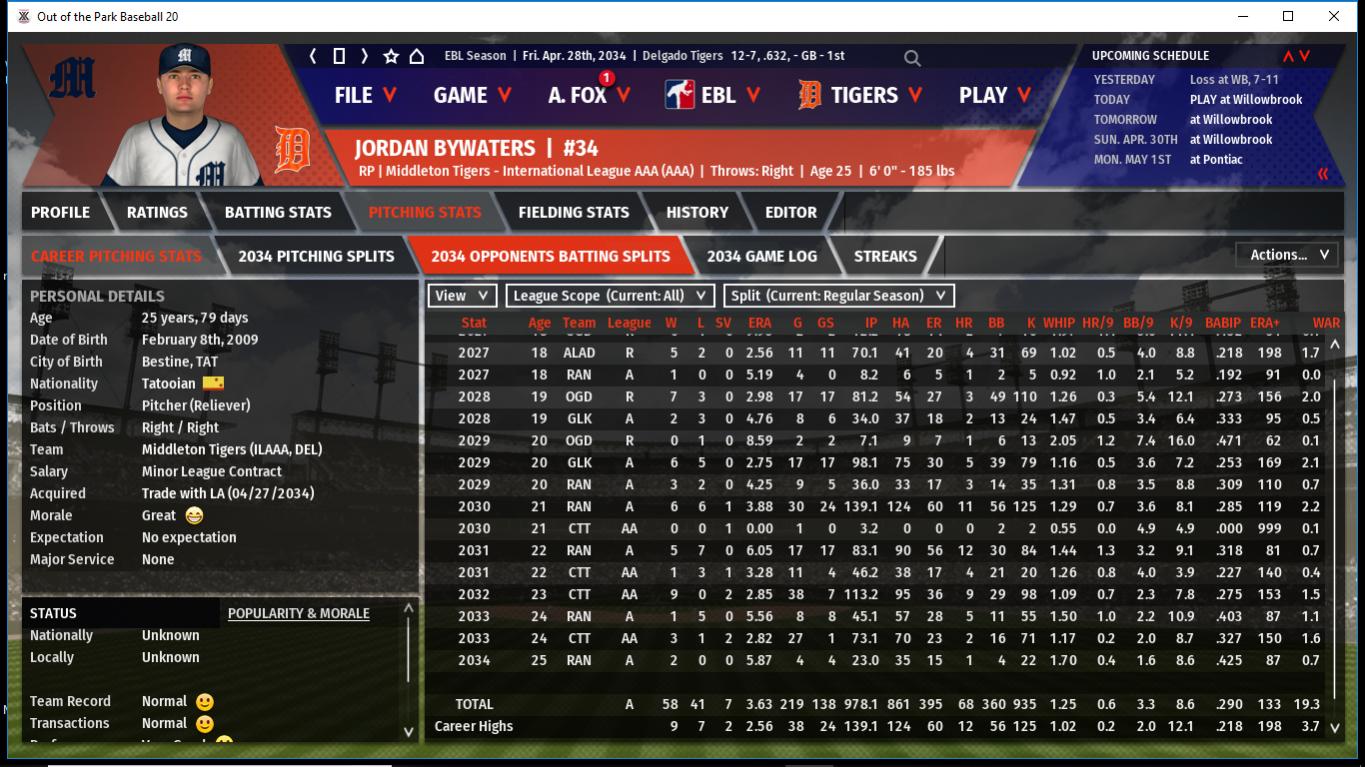Show the FIELDING STATS tab
This screenshot has height=767, width=1365.
point(573,212)
